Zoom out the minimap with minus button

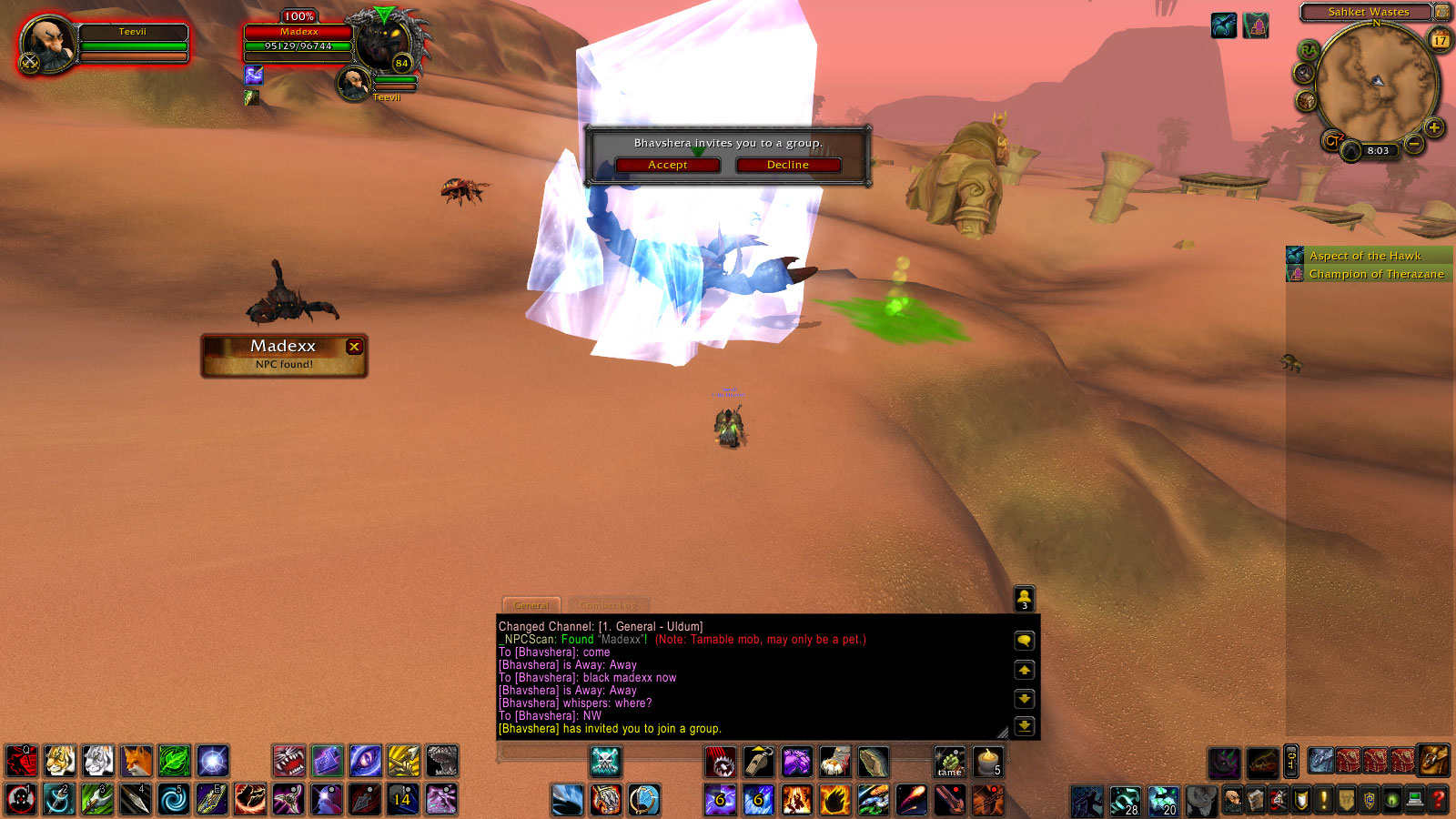(x=1413, y=144)
